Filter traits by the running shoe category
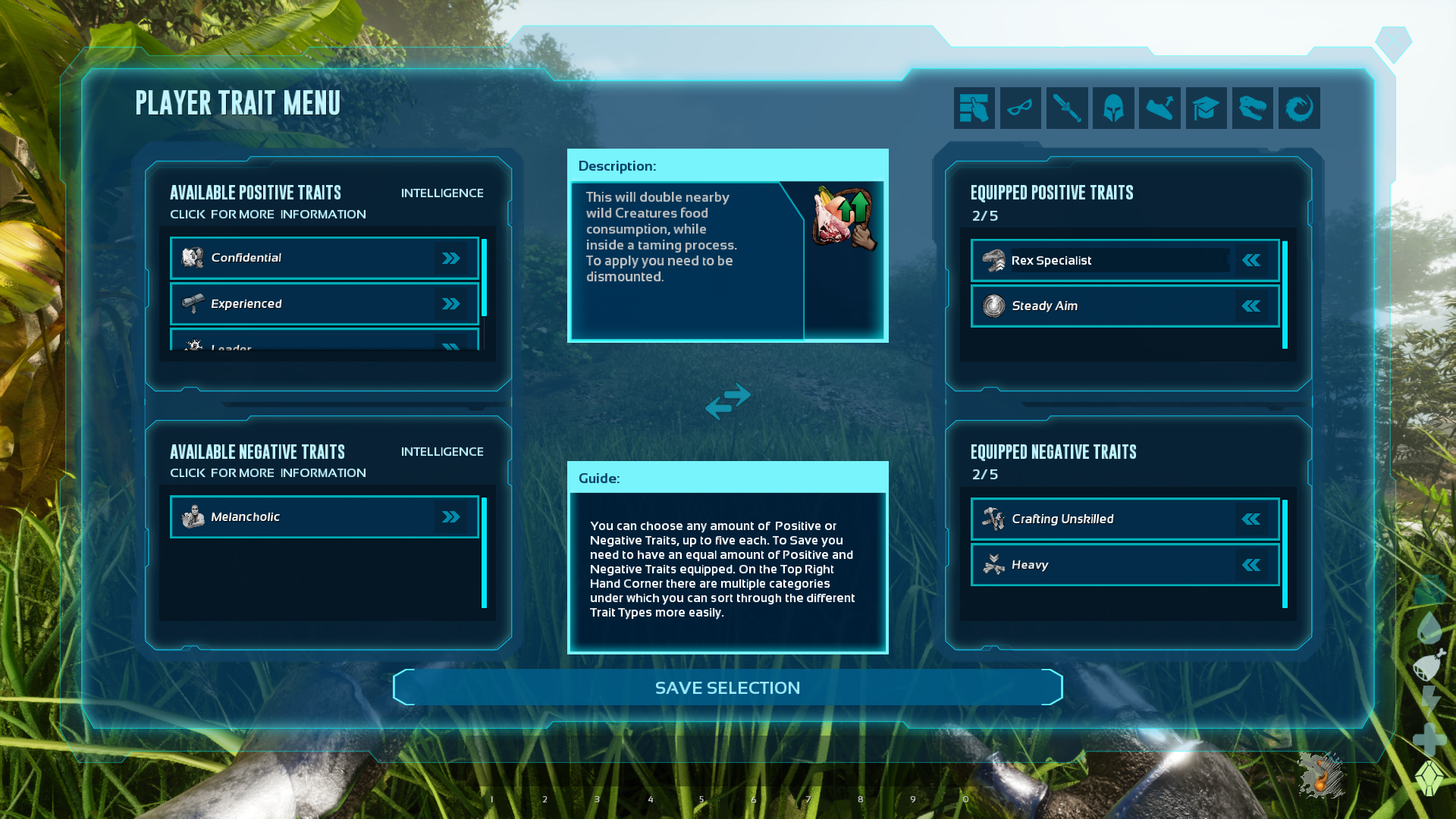Image resolution: width=1456 pixels, height=819 pixels. [1159, 108]
